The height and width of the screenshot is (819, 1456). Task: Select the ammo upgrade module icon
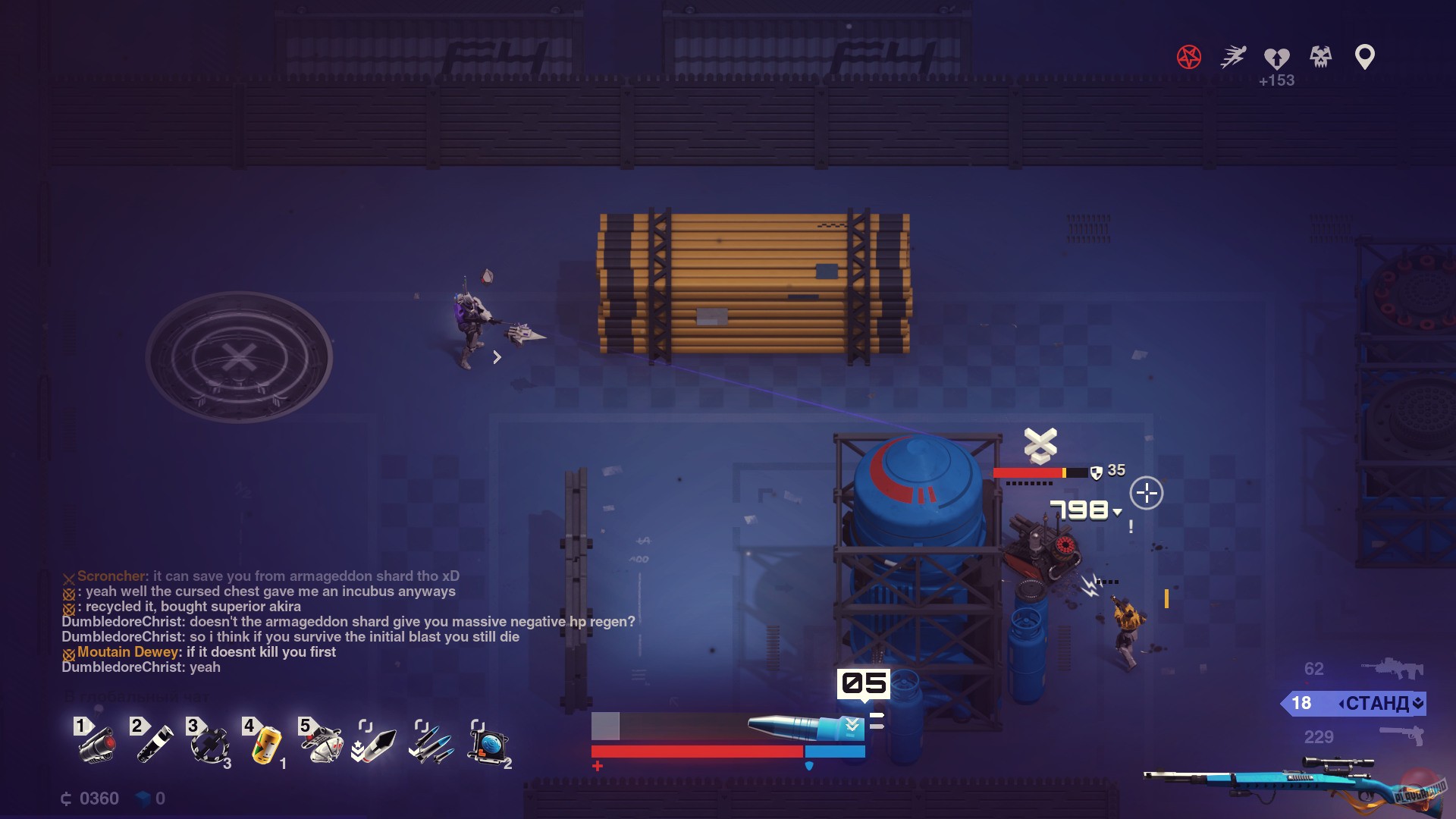375,744
